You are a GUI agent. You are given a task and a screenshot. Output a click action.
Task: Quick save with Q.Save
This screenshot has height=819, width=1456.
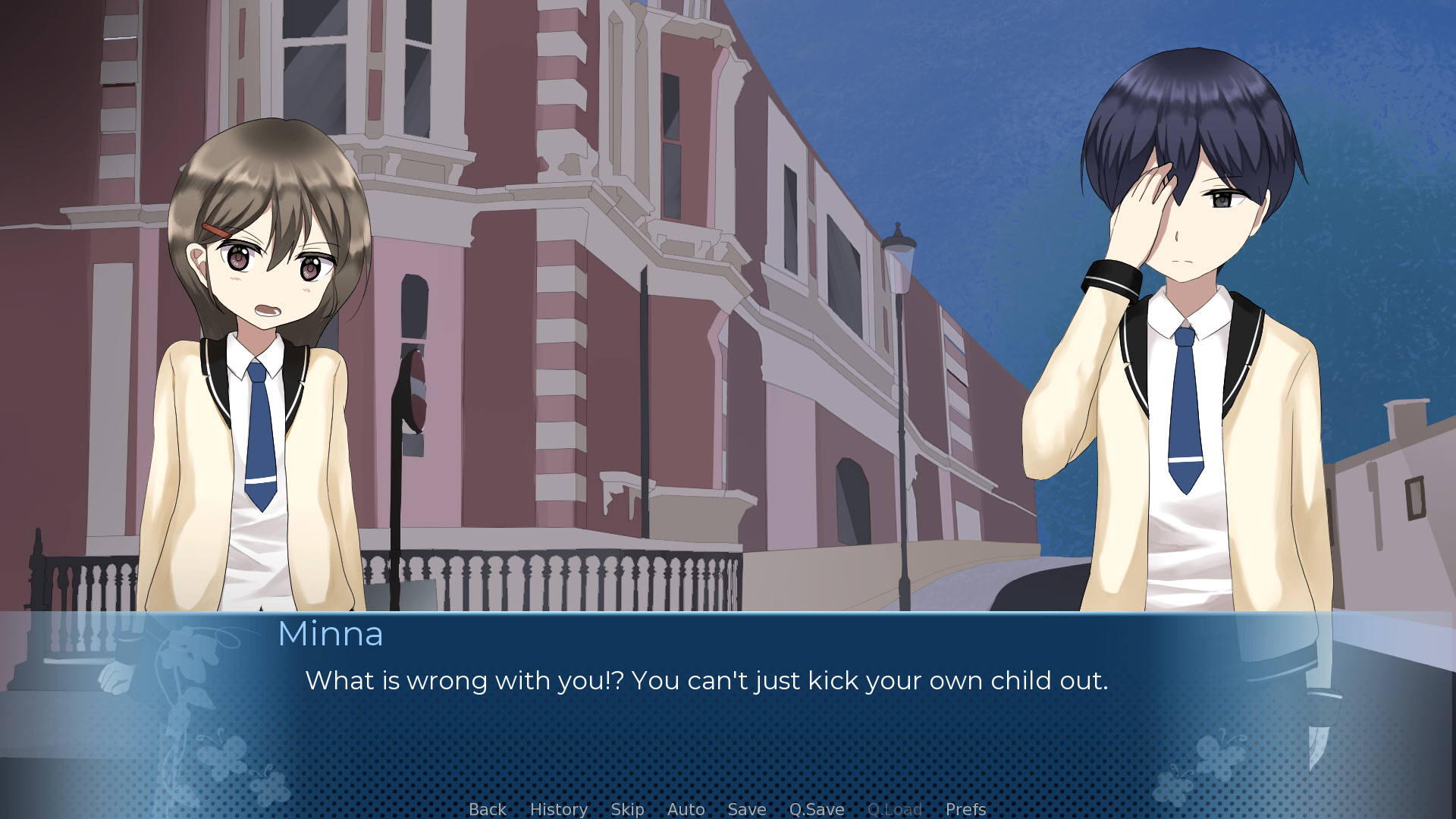pos(816,809)
